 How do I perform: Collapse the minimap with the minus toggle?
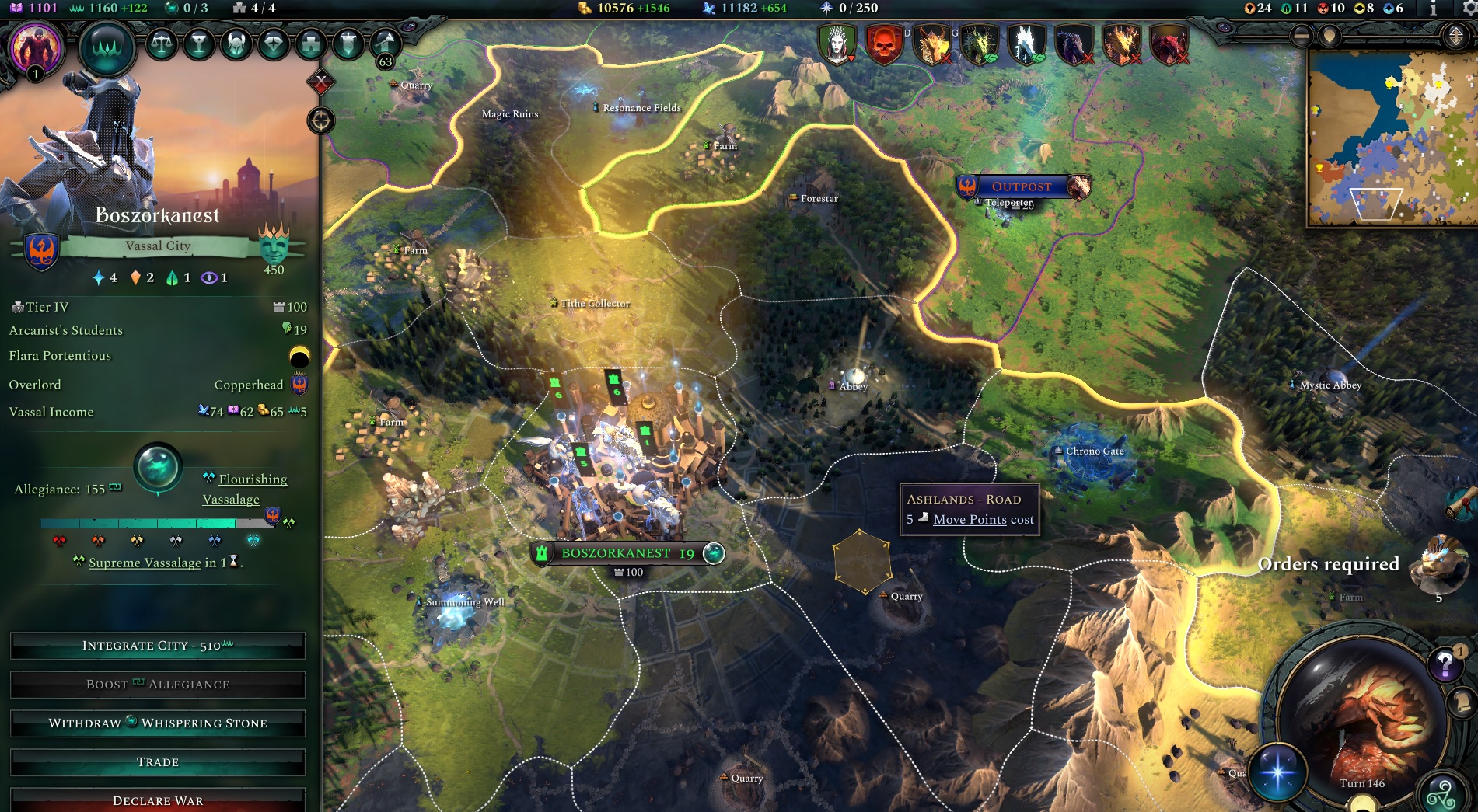[x=1302, y=37]
